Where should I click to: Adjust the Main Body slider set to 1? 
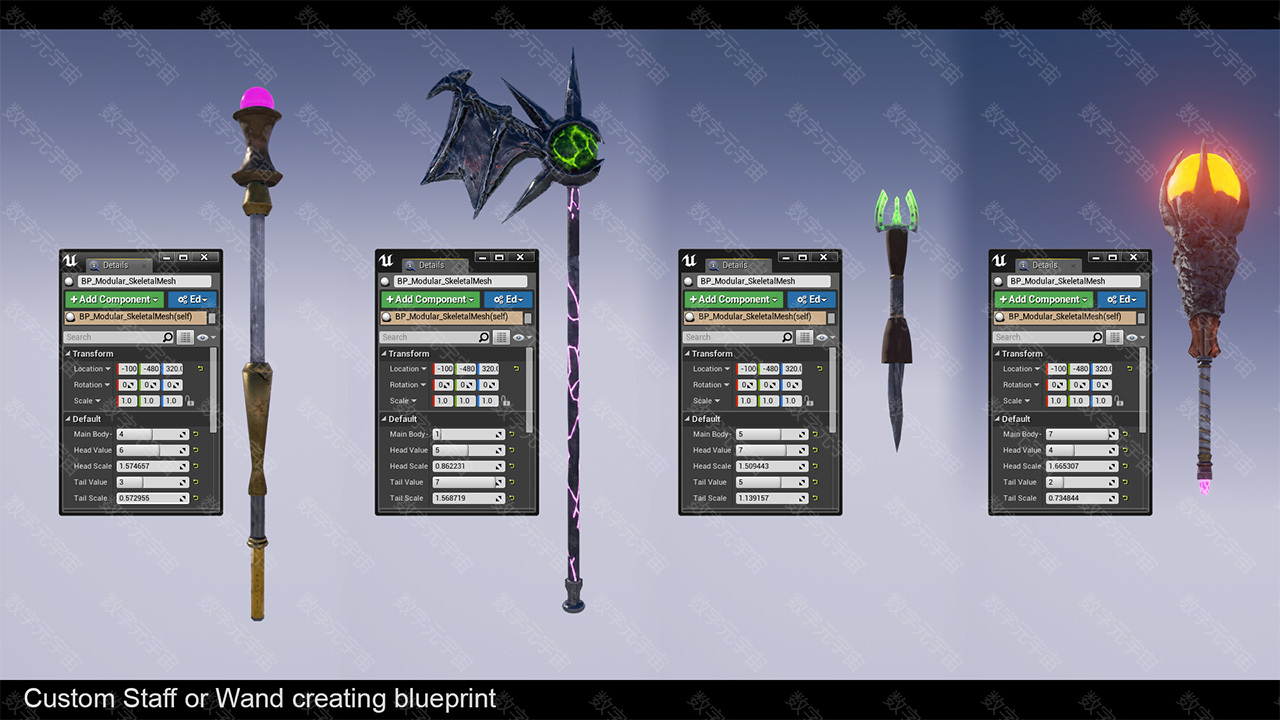coord(468,434)
